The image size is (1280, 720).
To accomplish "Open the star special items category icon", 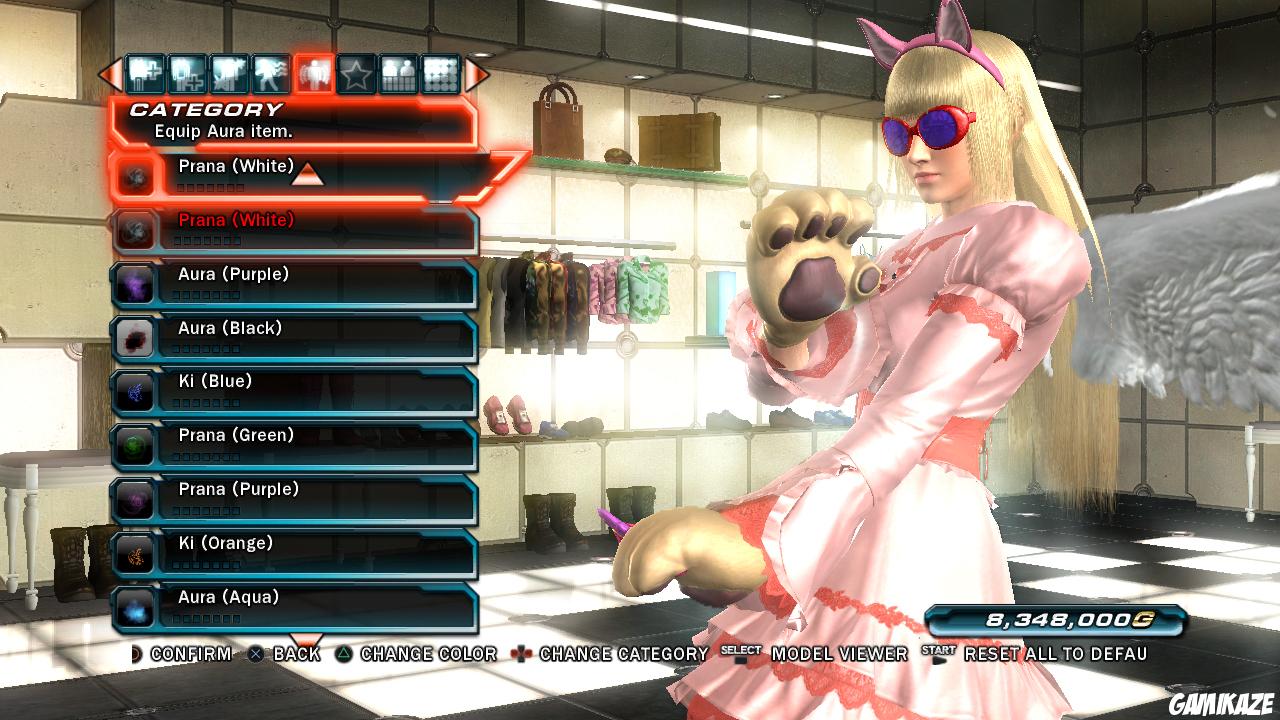I will [x=356, y=70].
